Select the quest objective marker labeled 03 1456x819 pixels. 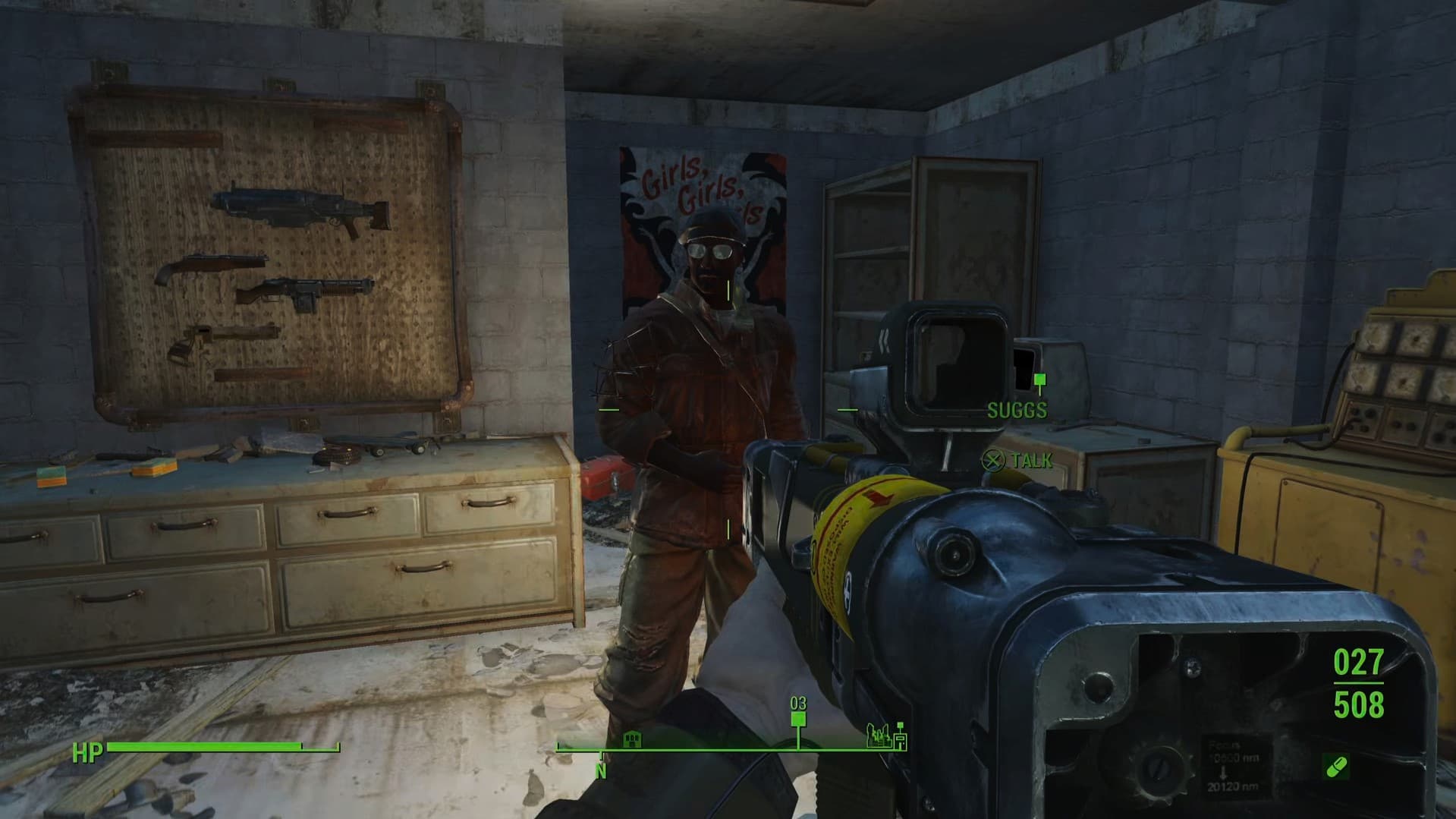click(x=798, y=719)
